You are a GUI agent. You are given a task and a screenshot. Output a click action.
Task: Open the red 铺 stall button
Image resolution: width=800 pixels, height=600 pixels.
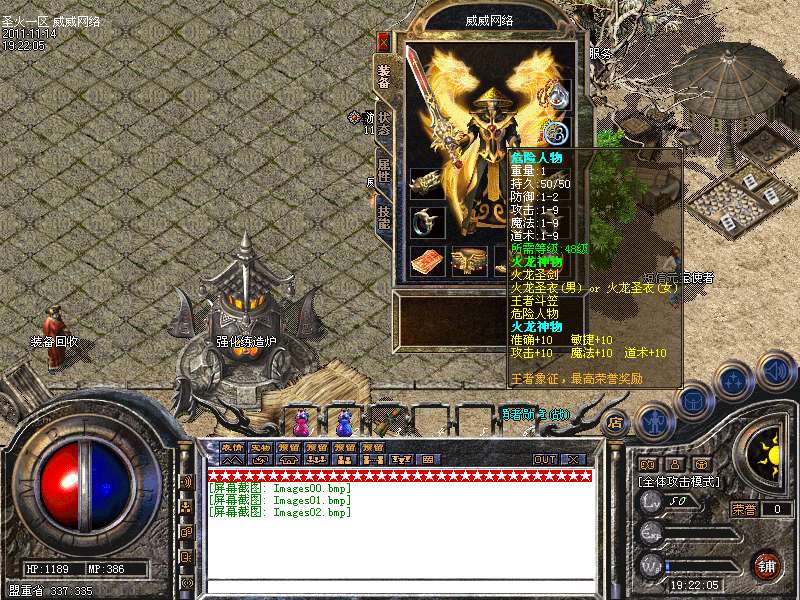[767, 567]
